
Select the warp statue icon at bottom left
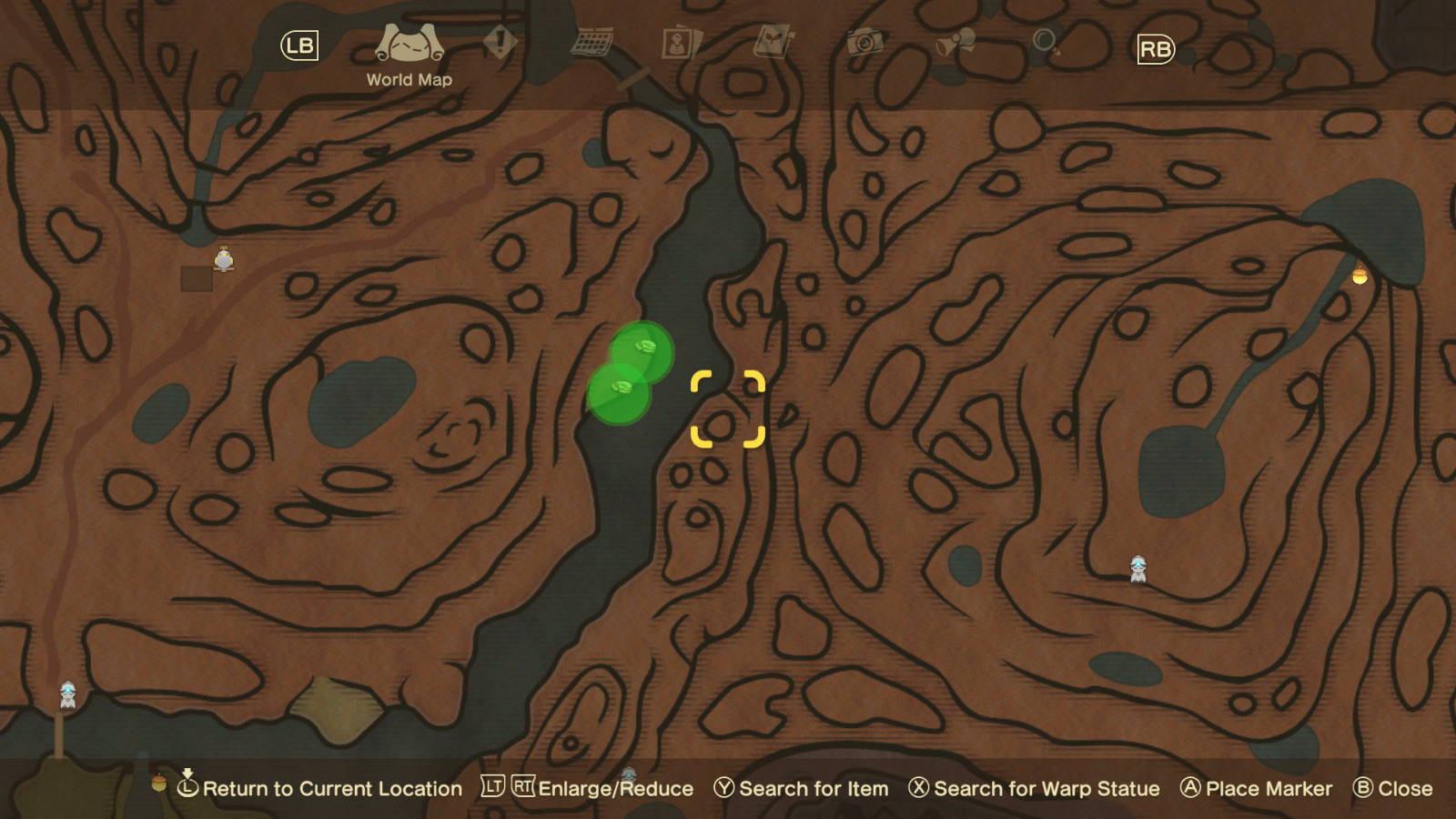point(66,694)
